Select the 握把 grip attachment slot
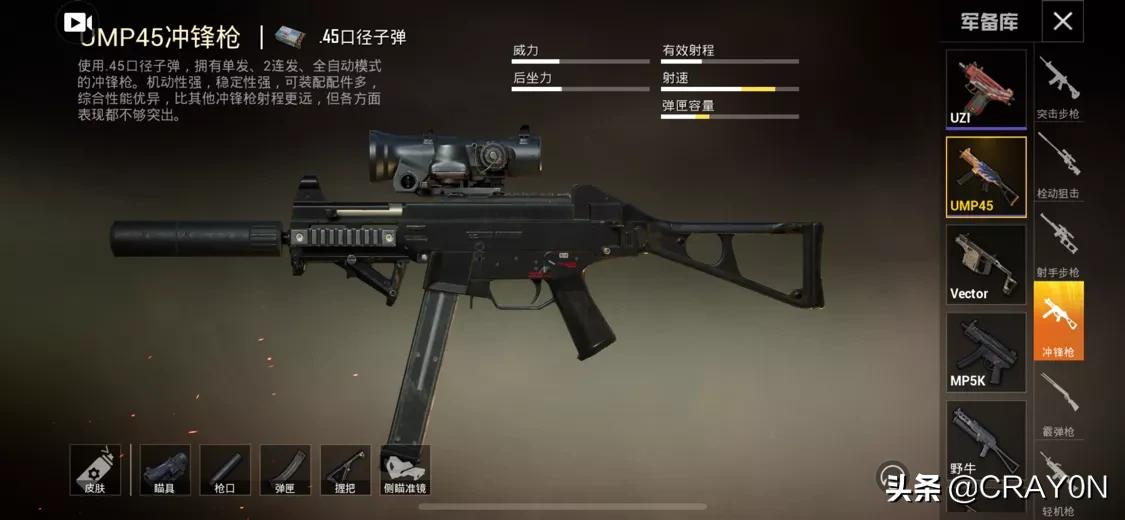1125x520 pixels. click(x=345, y=470)
